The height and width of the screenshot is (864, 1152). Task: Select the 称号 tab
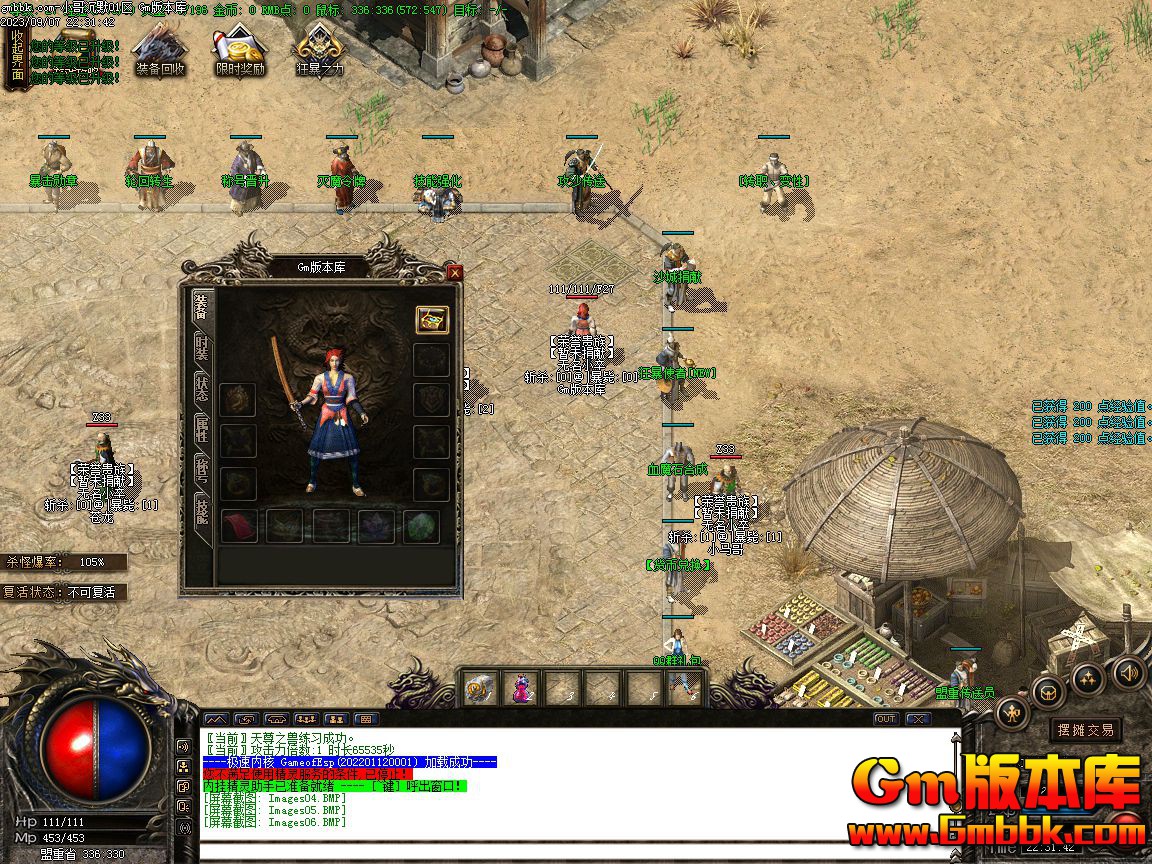pyautogui.click(x=201, y=469)
